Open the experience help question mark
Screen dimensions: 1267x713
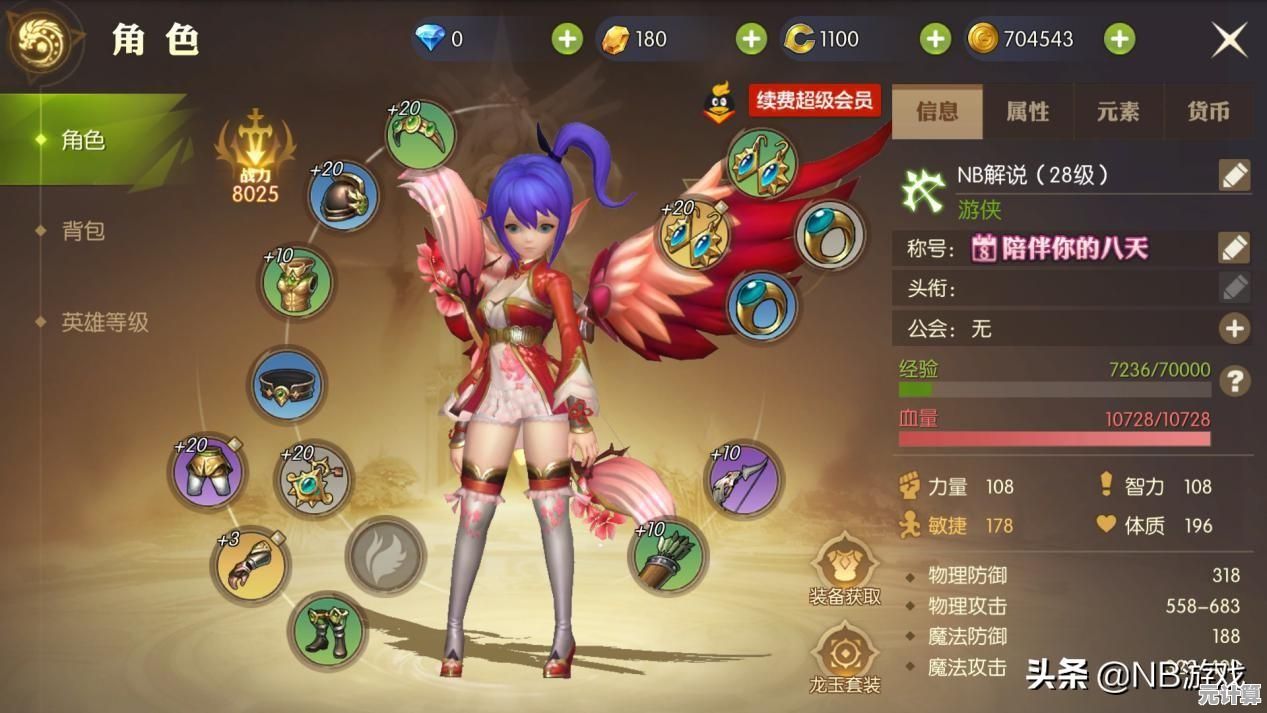pos(1236,380)
